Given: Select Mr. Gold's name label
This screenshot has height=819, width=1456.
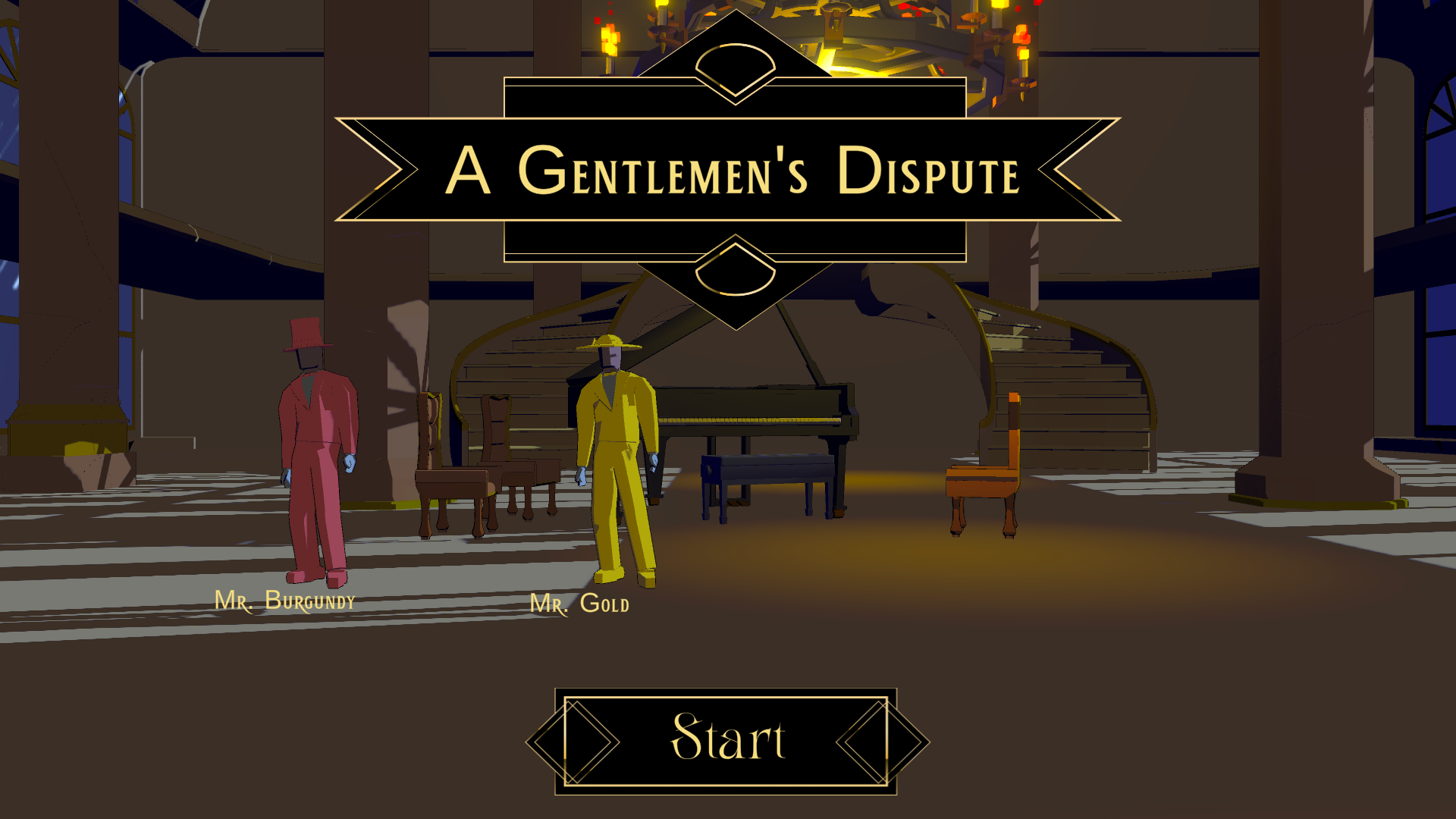Looking at the screenshot, I should pos(581,604).
